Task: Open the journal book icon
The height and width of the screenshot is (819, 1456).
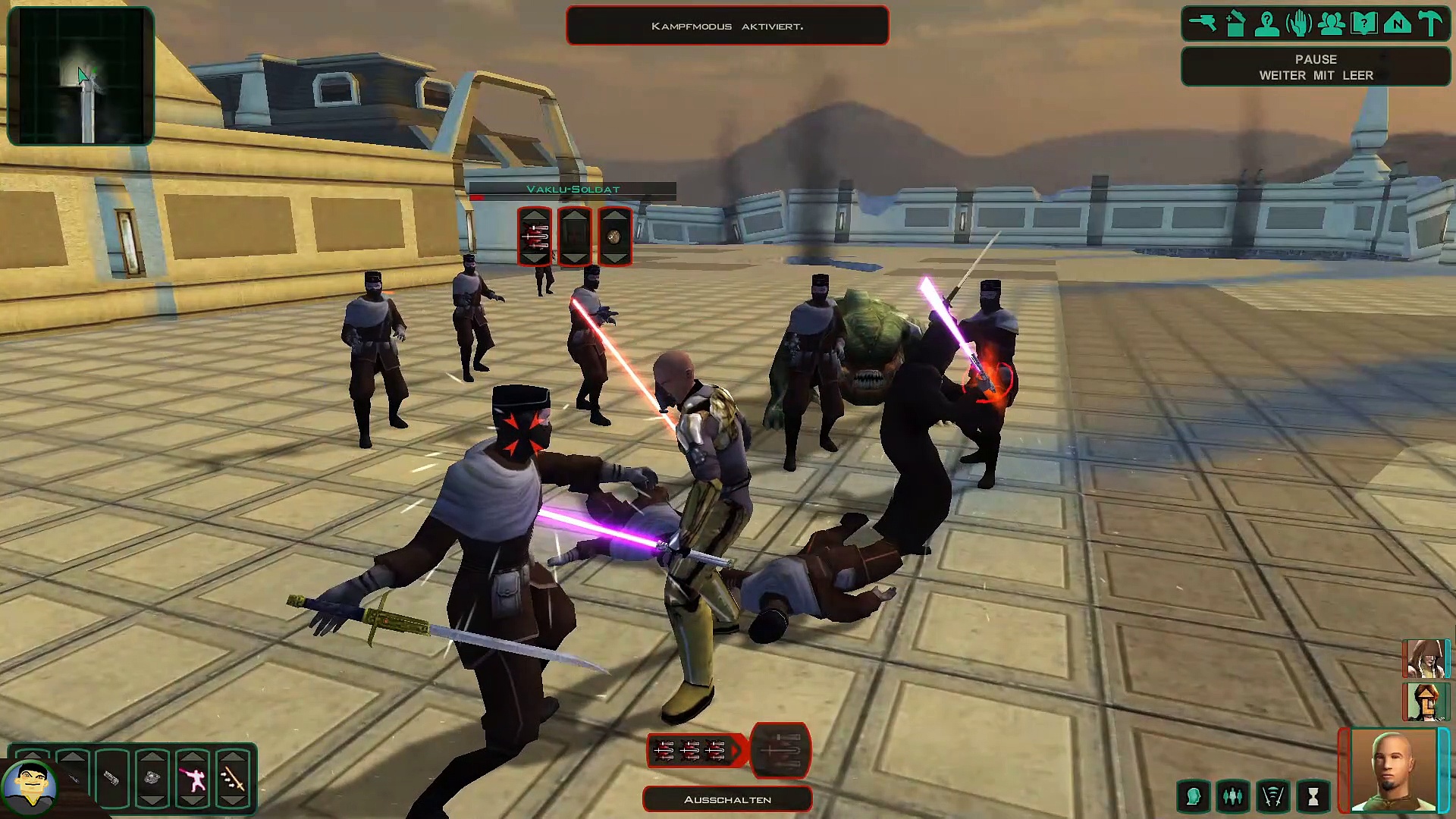Action: 1364,24
